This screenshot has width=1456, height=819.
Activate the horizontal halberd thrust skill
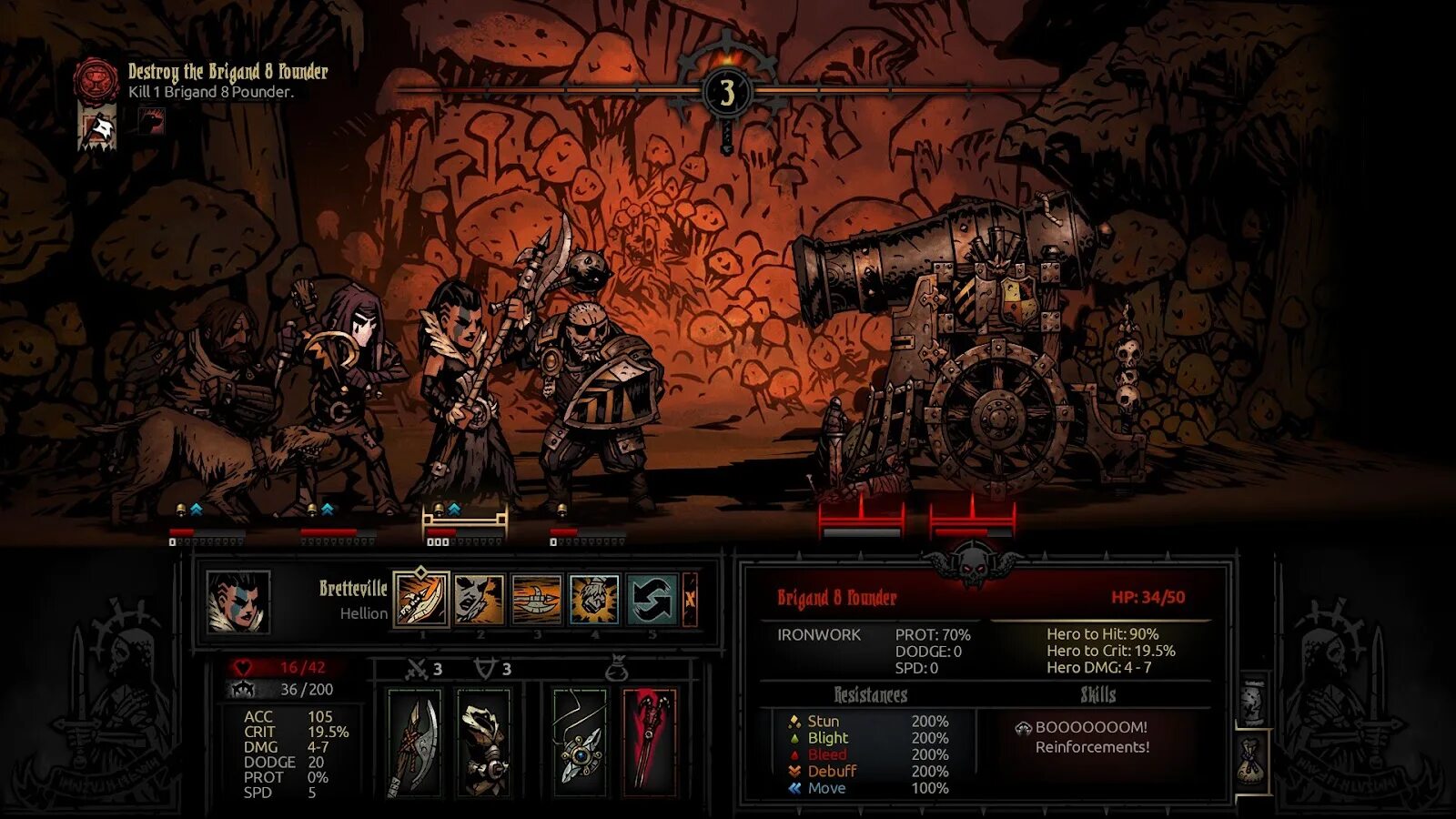pyautogui.click(x=537, y=599)
